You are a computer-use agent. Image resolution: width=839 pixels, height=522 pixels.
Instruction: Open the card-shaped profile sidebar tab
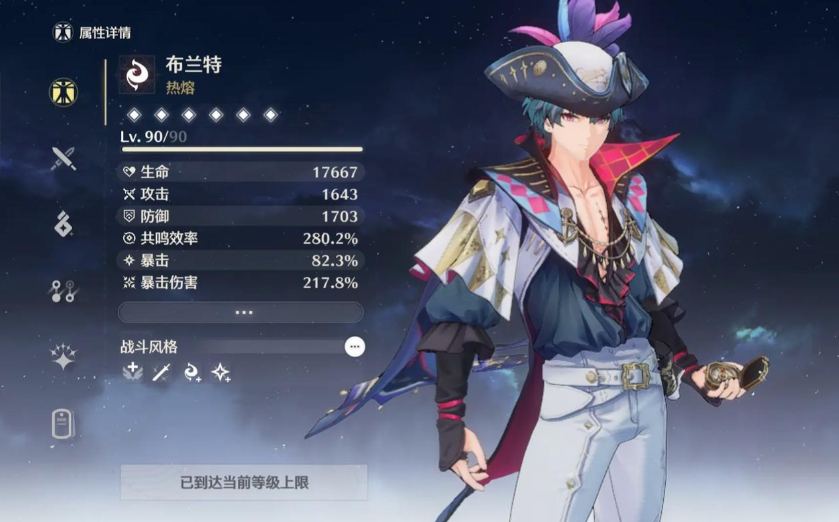[x=64, y=424]
